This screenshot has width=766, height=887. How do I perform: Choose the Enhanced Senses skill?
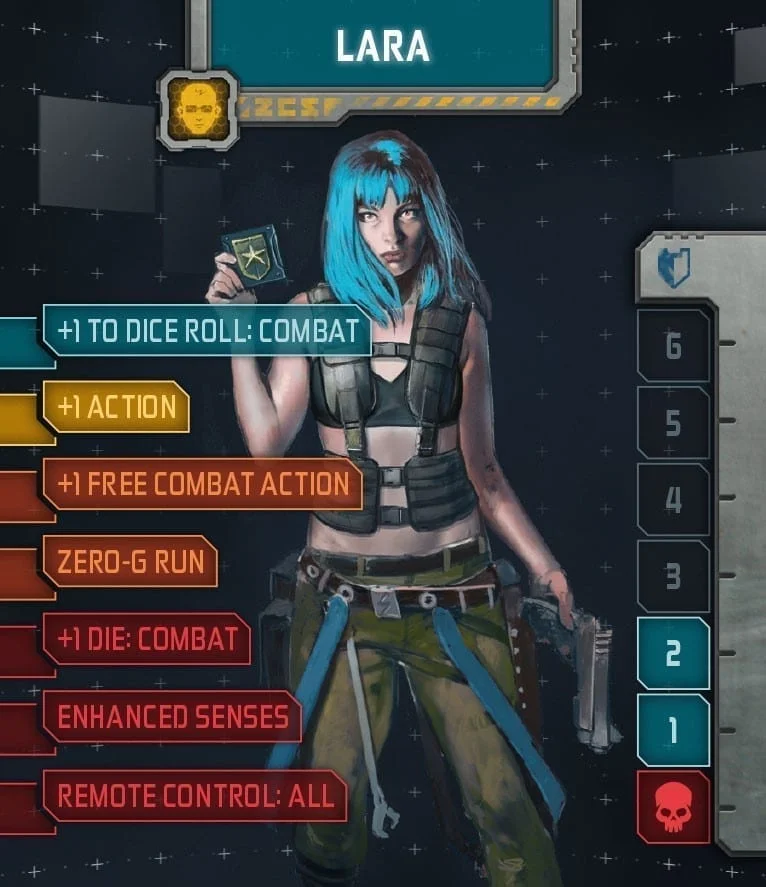172,716
